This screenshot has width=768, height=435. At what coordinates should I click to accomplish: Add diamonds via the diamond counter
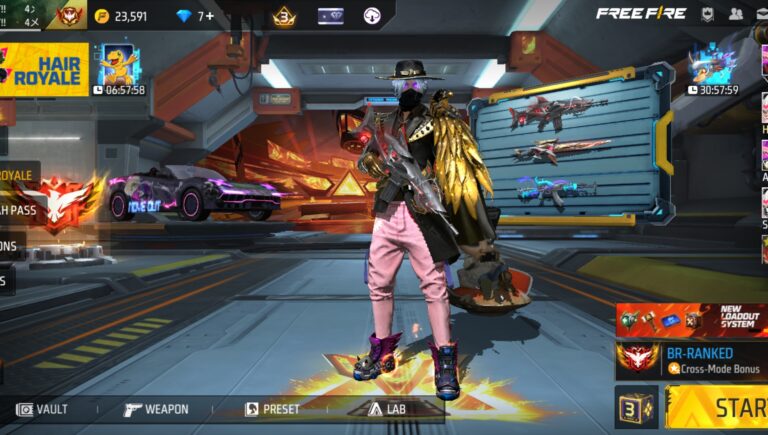coord(196,16)
